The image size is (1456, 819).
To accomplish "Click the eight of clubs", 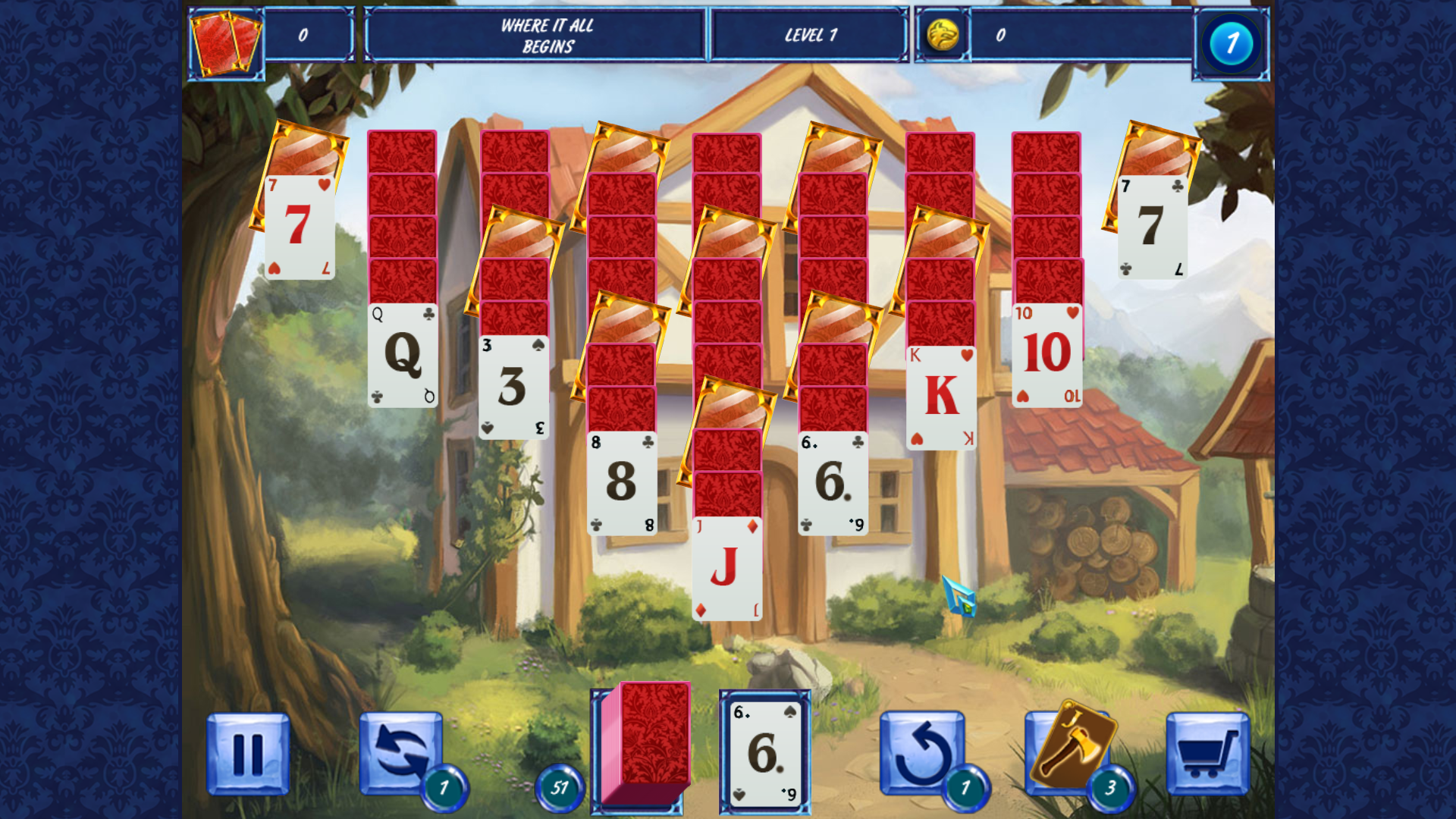I will [622, 482].
